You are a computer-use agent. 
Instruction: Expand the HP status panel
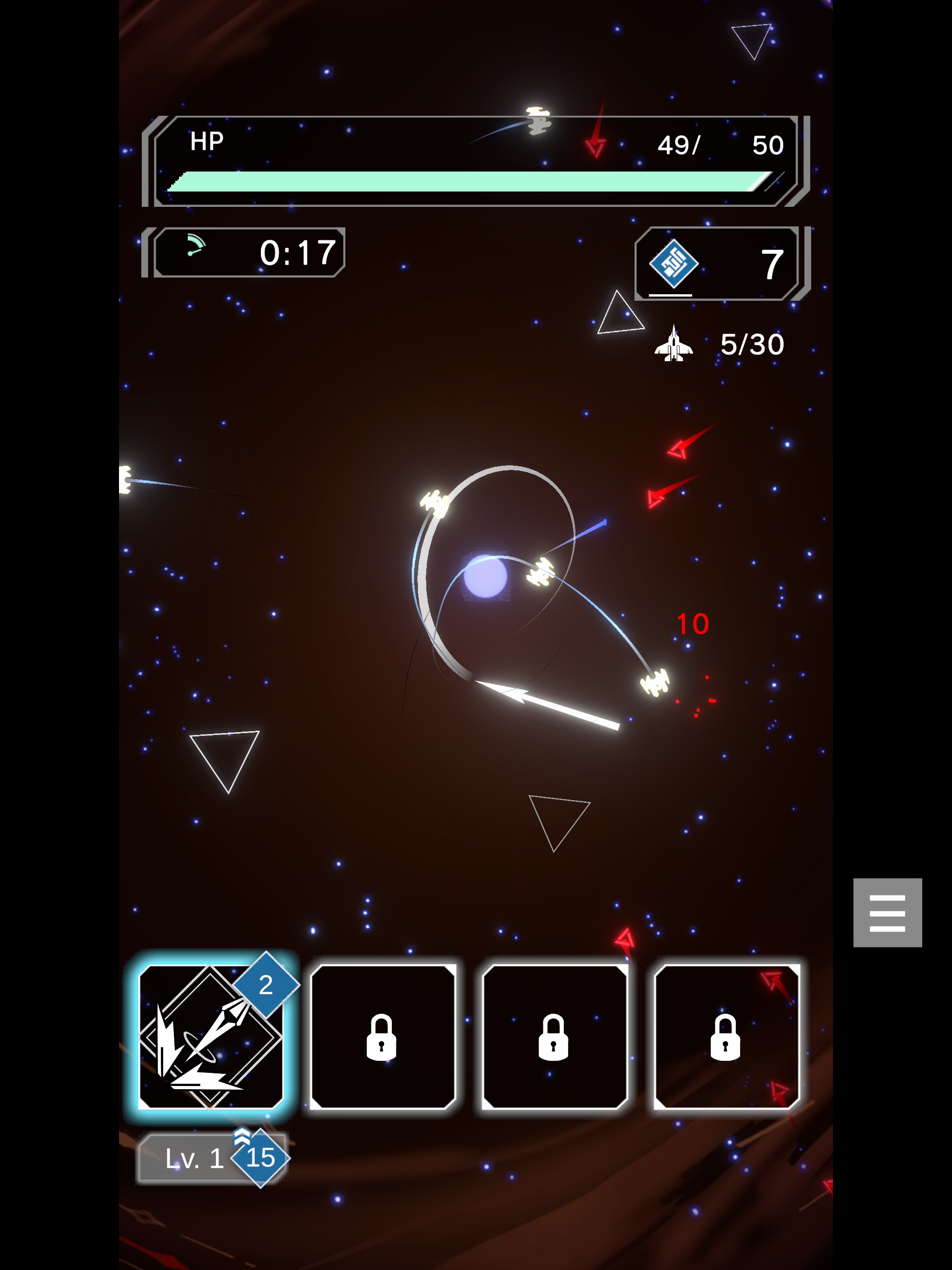click(474, 161)
